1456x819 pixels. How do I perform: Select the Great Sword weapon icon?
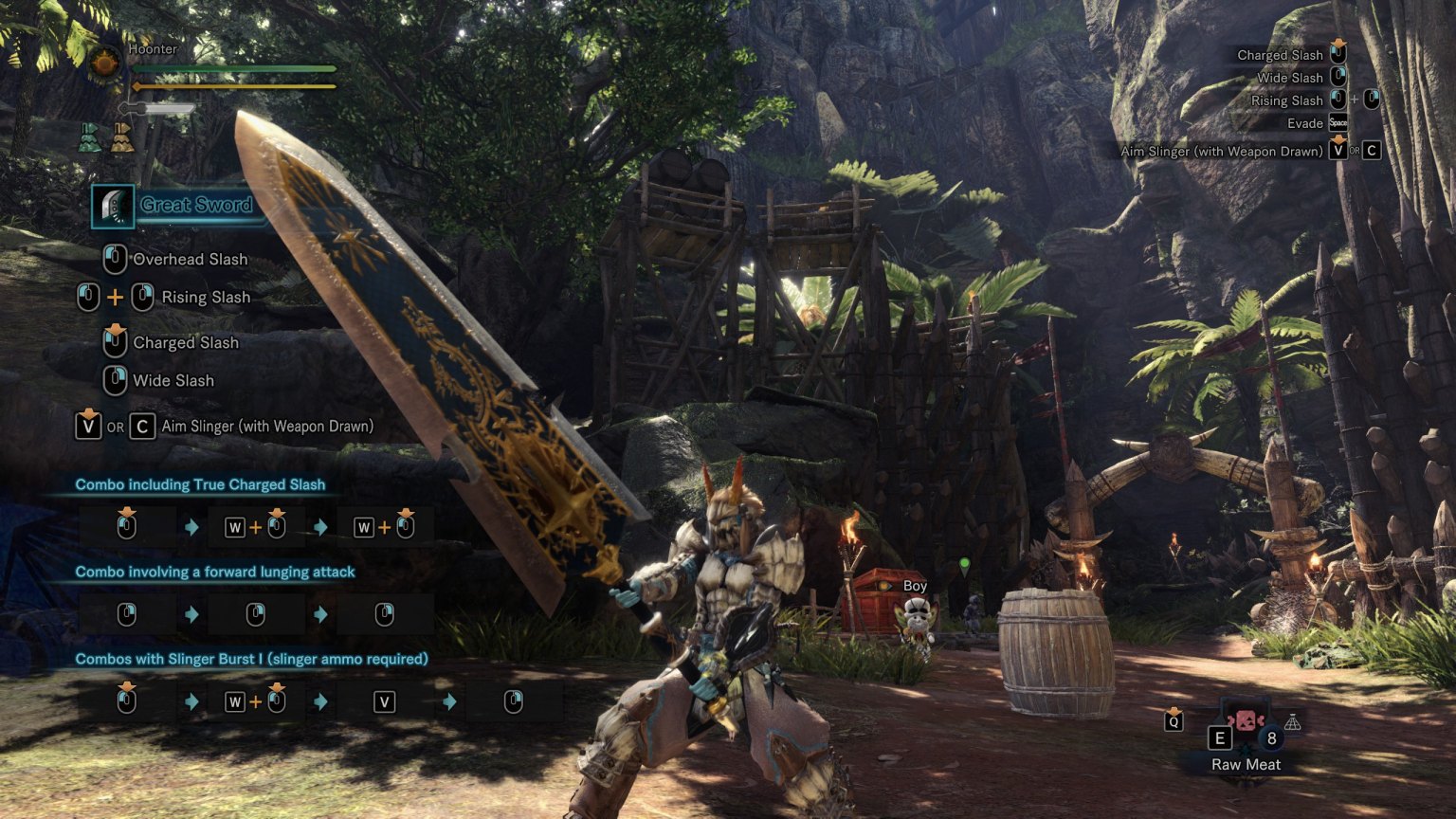[113, 208]
